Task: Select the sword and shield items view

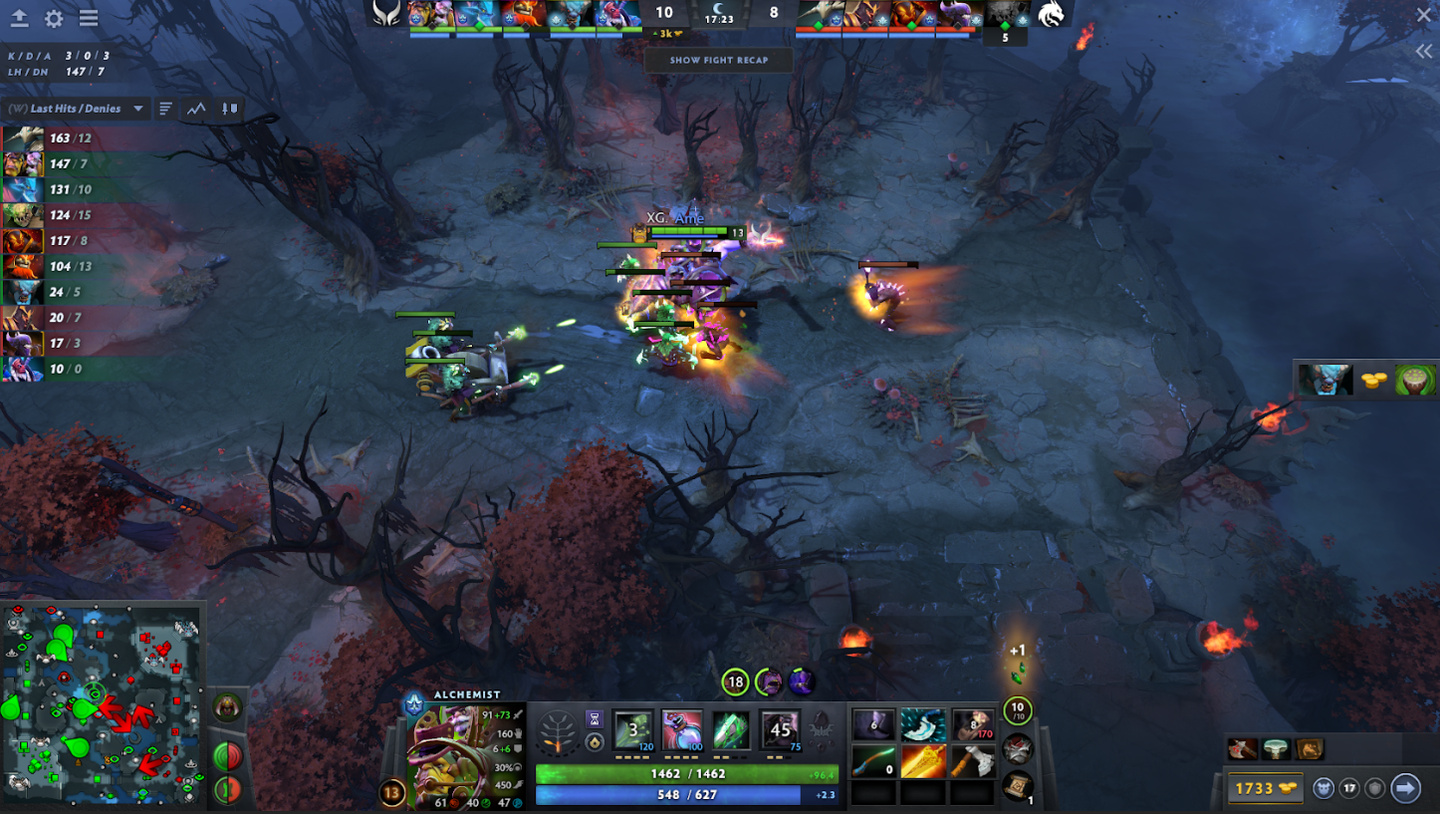Action: point(229,108)
